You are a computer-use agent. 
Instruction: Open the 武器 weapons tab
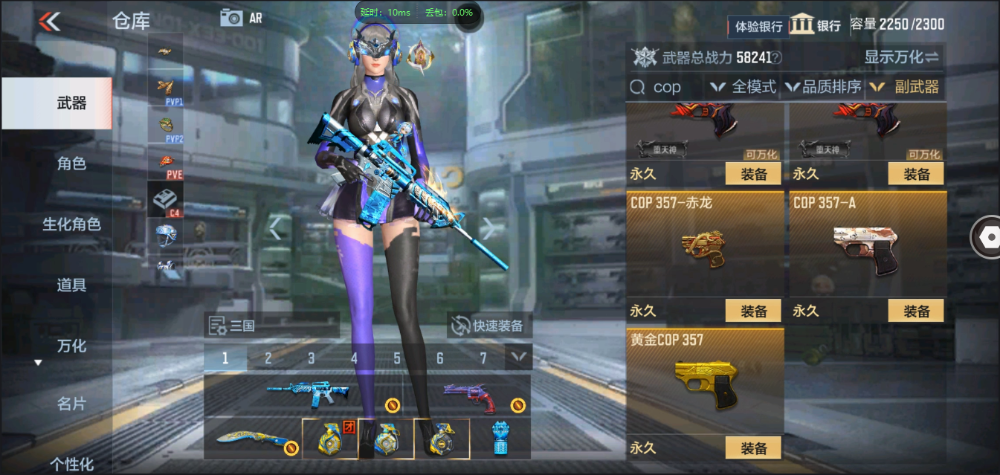click(x=71, y=103)
